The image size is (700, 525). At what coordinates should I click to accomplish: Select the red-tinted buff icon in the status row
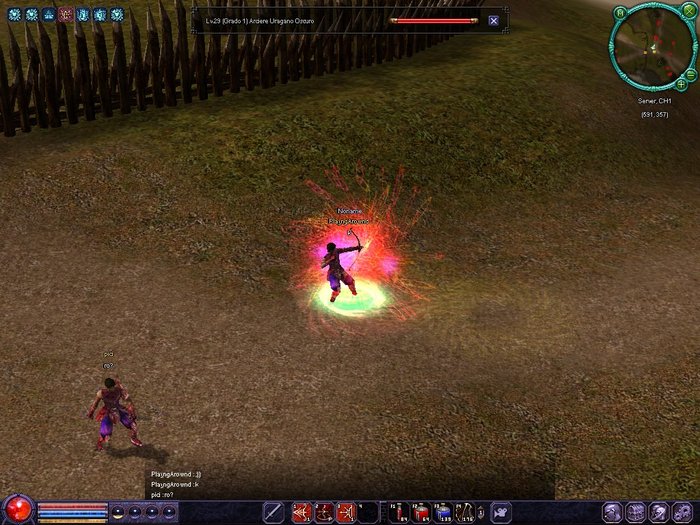65,15
